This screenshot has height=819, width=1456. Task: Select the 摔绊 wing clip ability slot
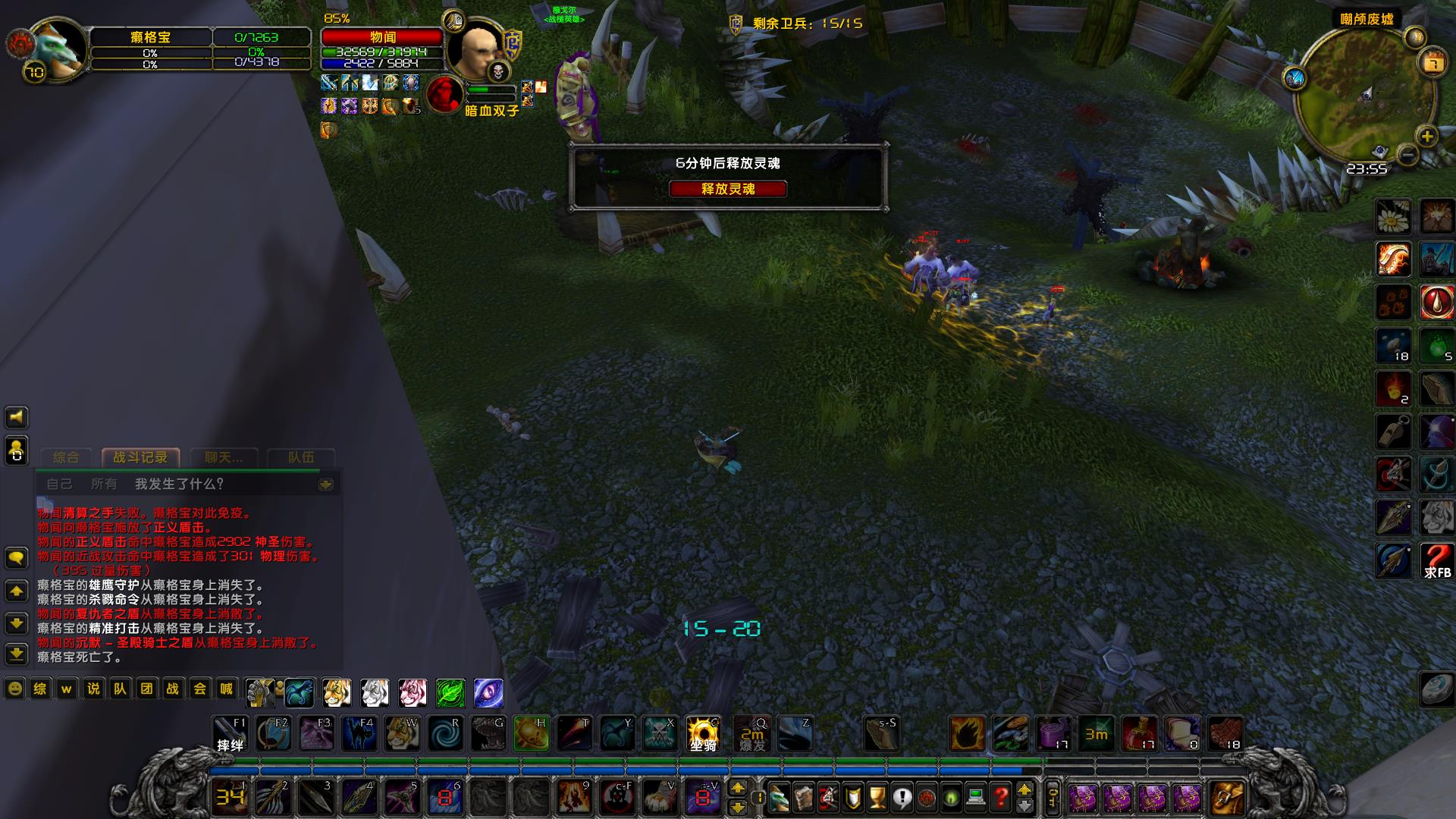[230, 734]
